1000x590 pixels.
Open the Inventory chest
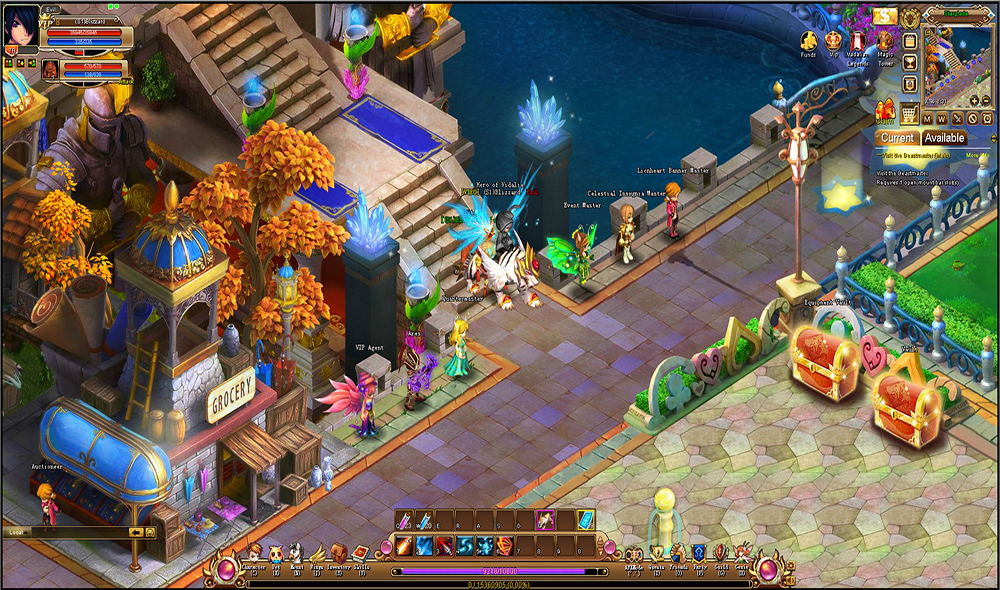(x=339, y=553)
